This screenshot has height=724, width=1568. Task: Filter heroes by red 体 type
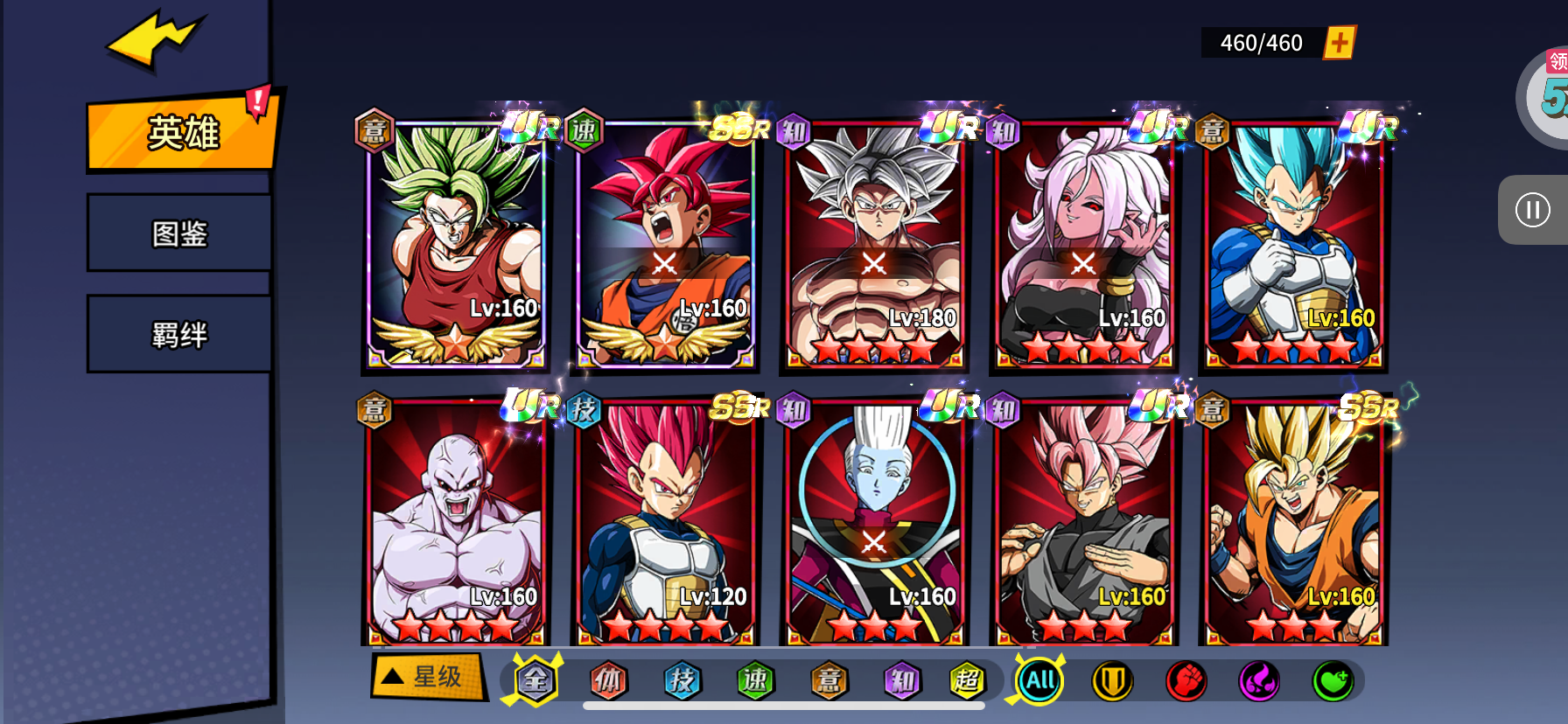click(x=608, y=680)
